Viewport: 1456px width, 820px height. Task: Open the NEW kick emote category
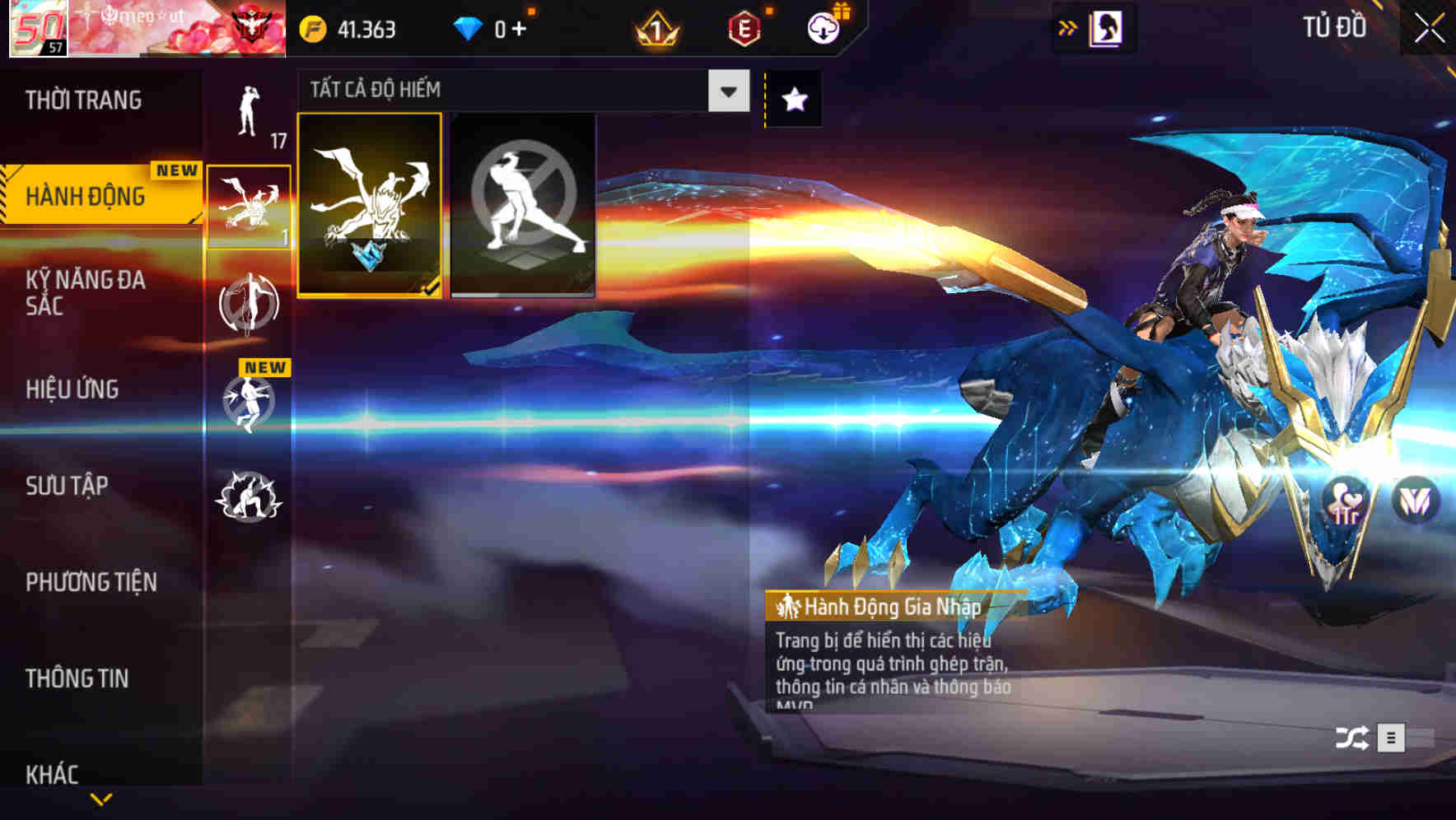point(250,403)
